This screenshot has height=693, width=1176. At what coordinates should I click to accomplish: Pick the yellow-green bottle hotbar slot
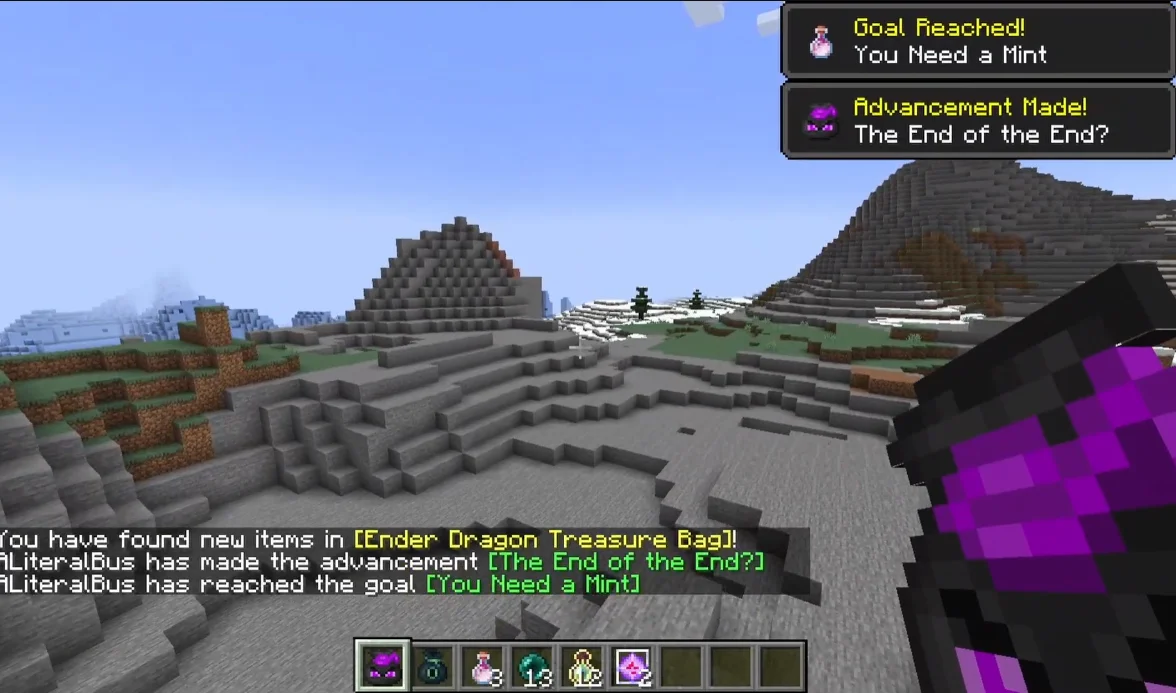click(x=582, y=666)
